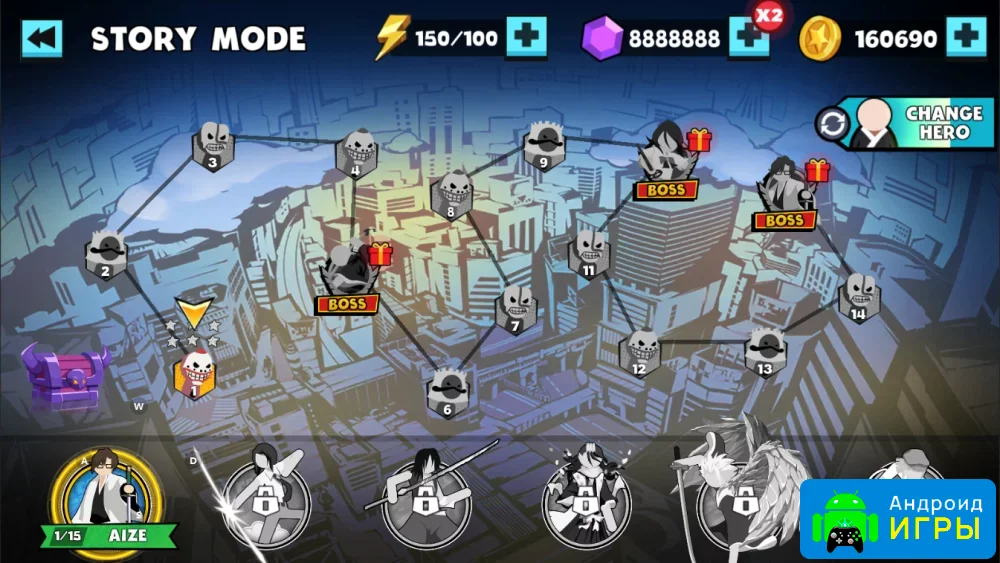Pick story level 9 node
Image resolution: width=1000 pixels, height=563 pixels.
click(x=544, y=146)
